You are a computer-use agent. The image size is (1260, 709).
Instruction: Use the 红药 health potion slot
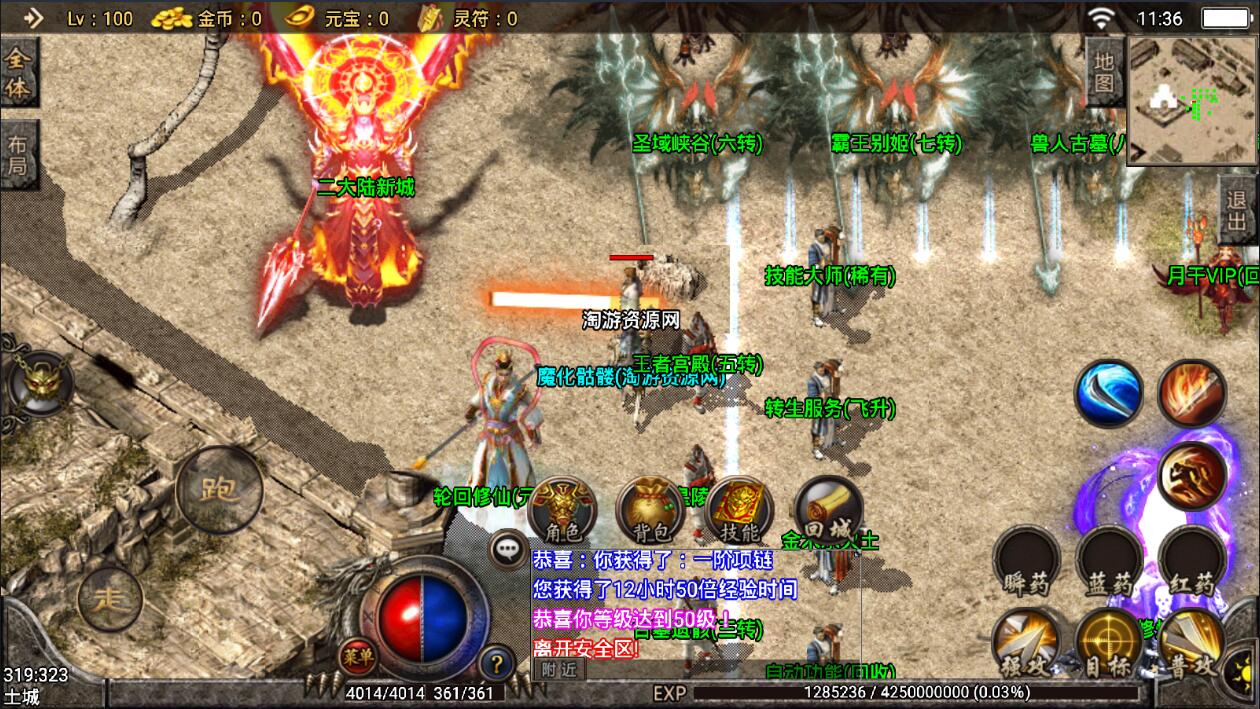pos(1192,560)
